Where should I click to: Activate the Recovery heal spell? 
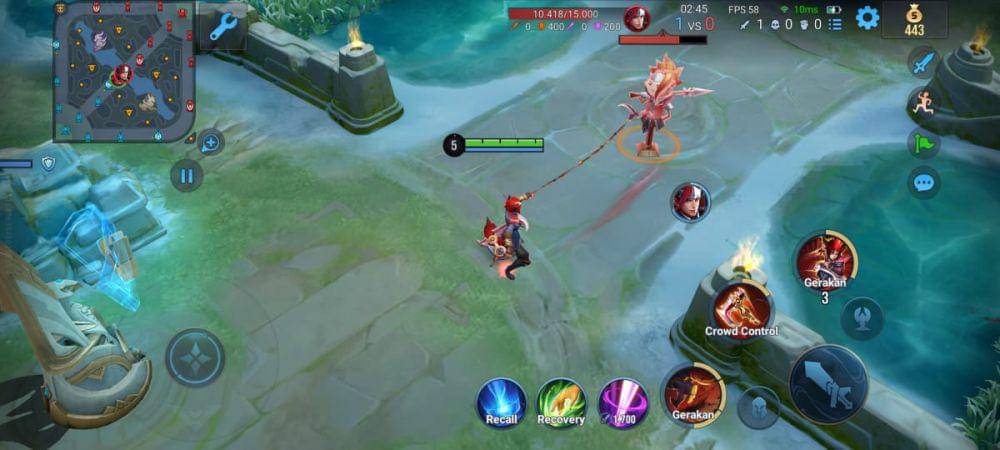click(561, 402)
